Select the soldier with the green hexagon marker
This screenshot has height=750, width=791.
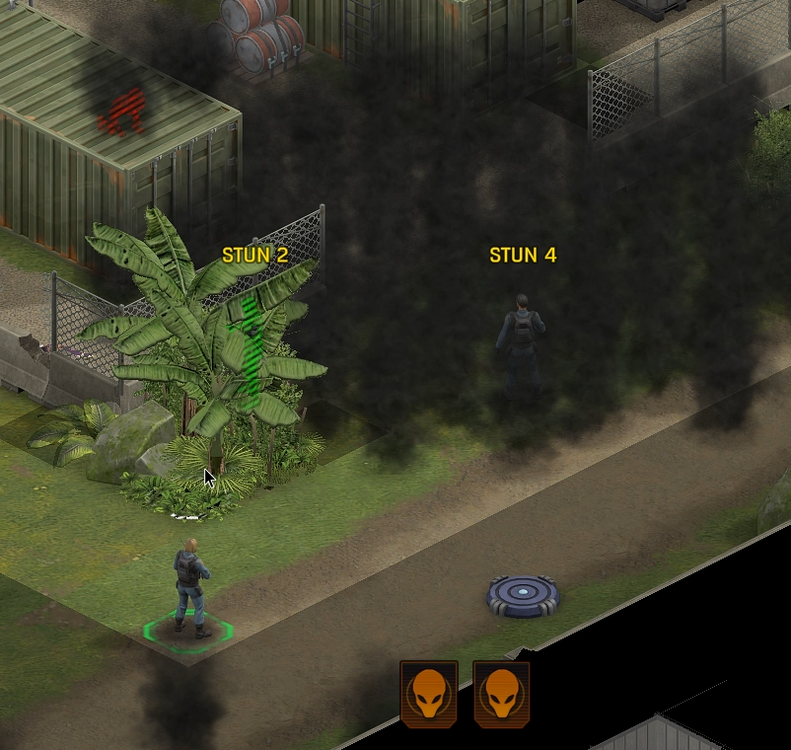point(189,589)
